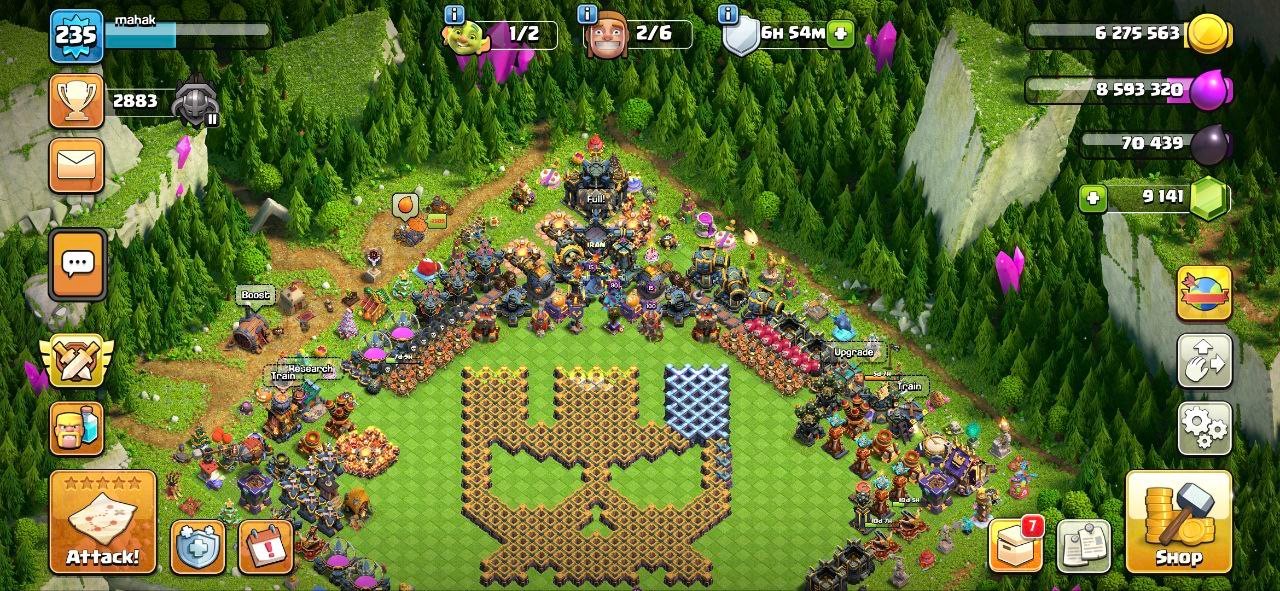Extend shield with the plus button

[x=840, y=33]
